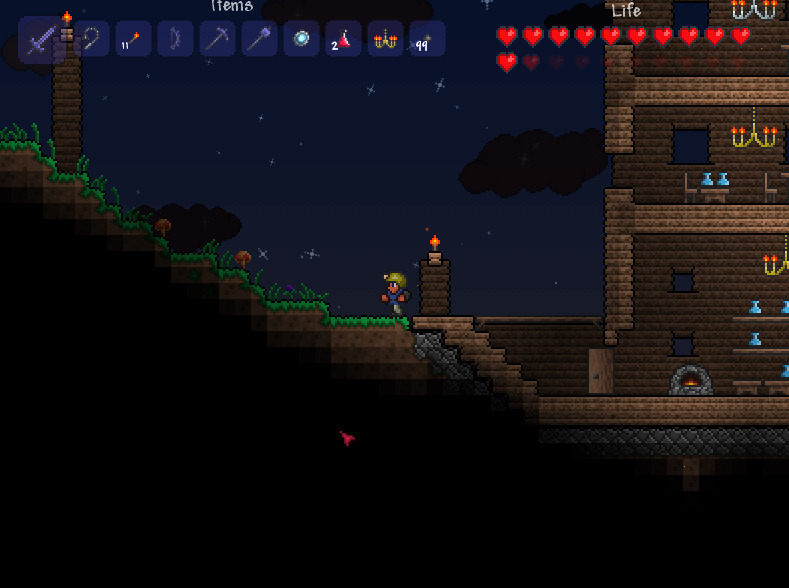Select the torch stack slot
Screen dimensions: 789x588
pyautogui.click(x=133, y=39)
